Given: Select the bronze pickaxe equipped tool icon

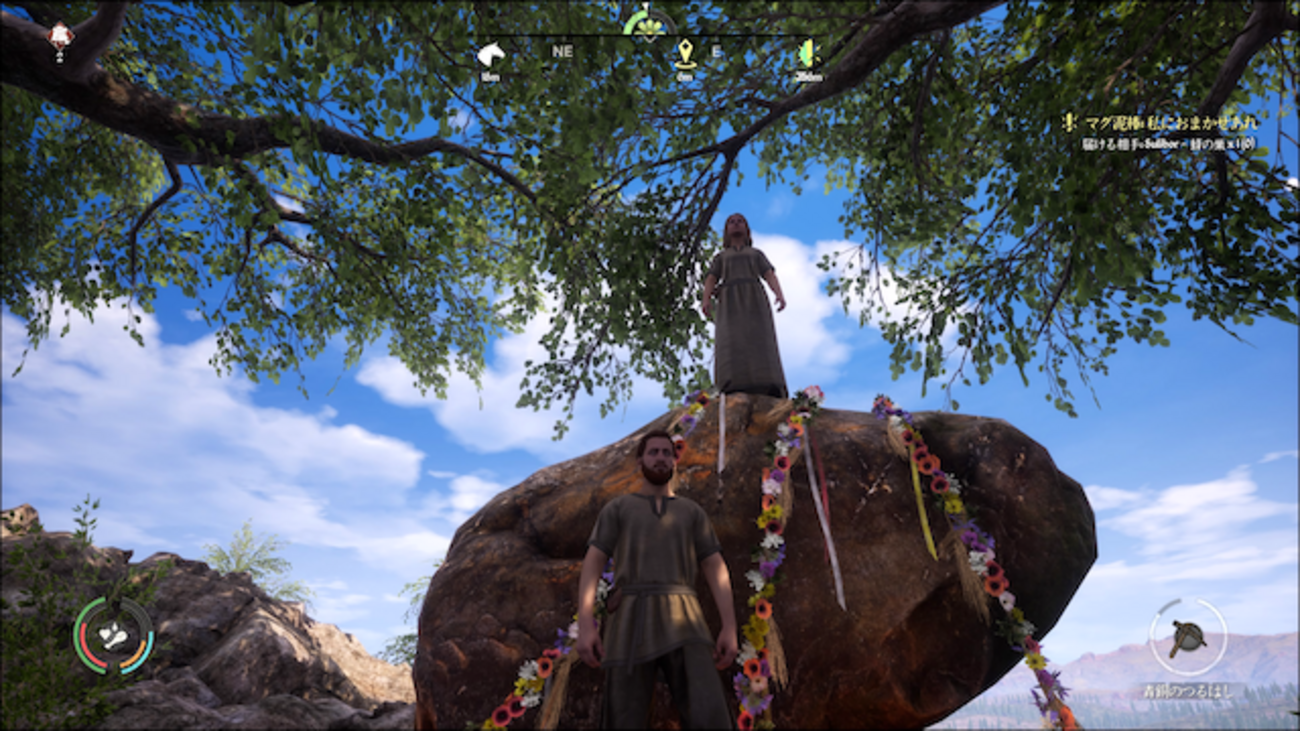Looking at the screenshot, I should [x=1187, y=637].
